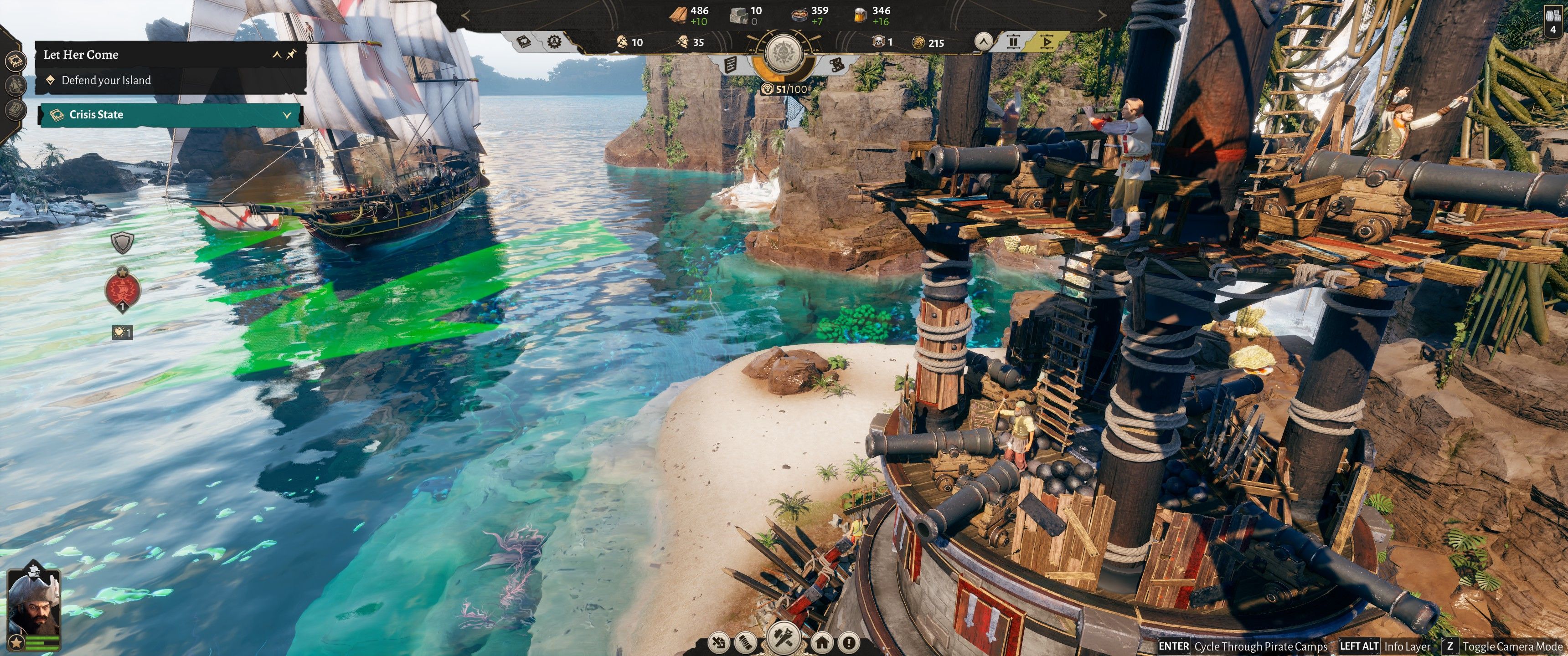
Task: Open the scrolls side tab
Action: pos(15,109)
